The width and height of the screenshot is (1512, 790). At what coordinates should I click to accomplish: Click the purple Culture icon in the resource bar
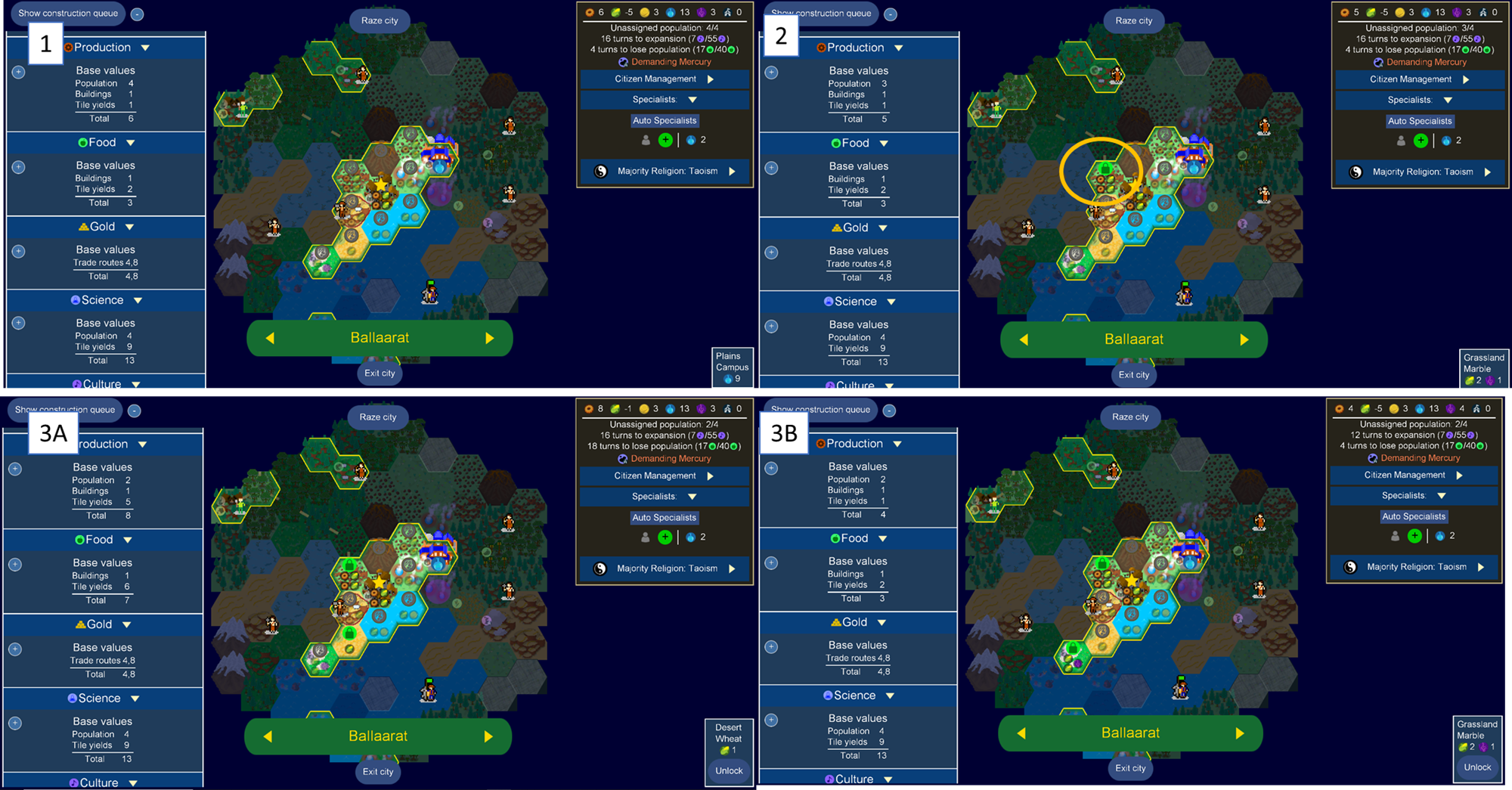point(702,12)
